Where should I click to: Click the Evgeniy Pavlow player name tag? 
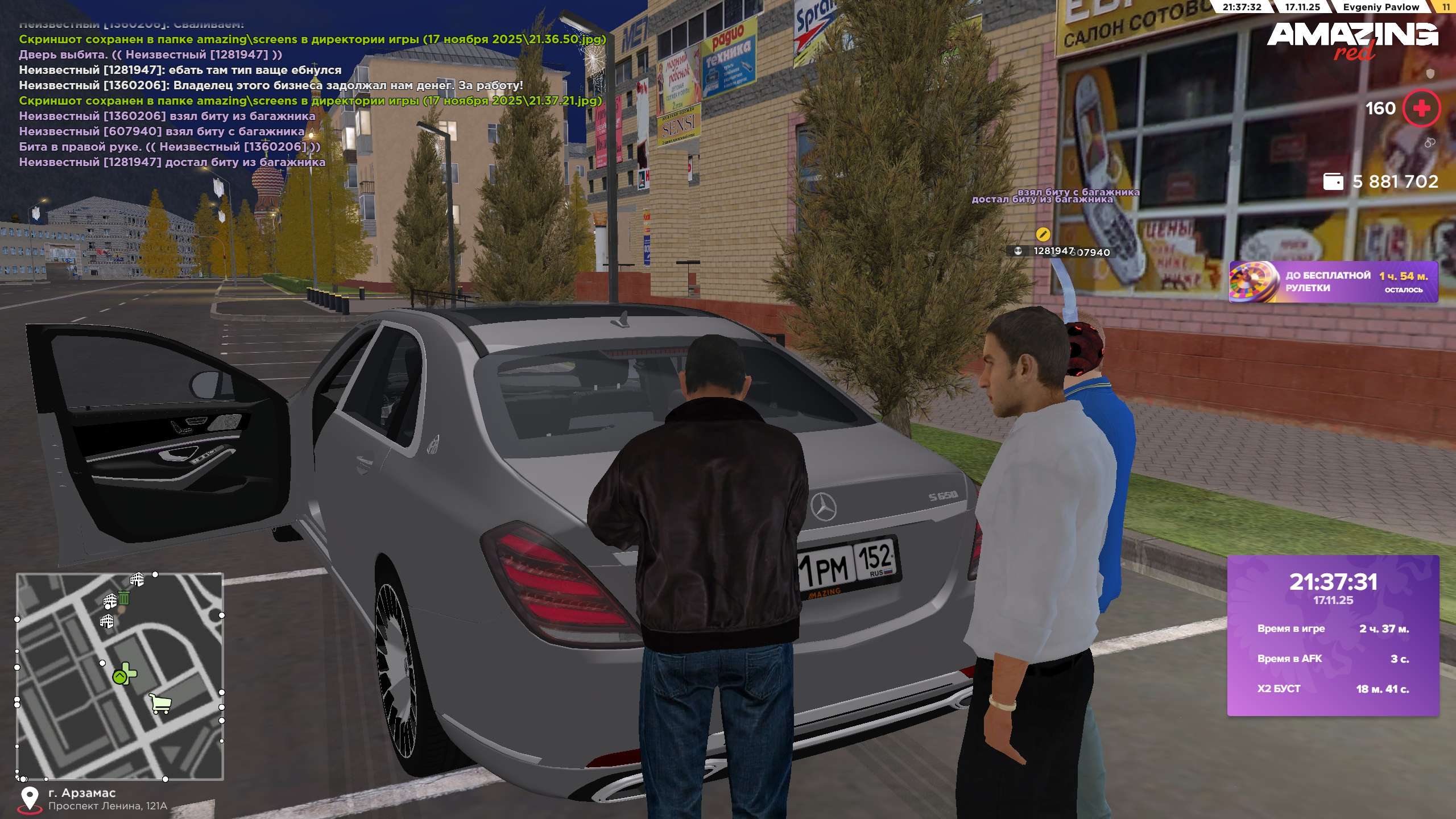[x=1381, y=7]
